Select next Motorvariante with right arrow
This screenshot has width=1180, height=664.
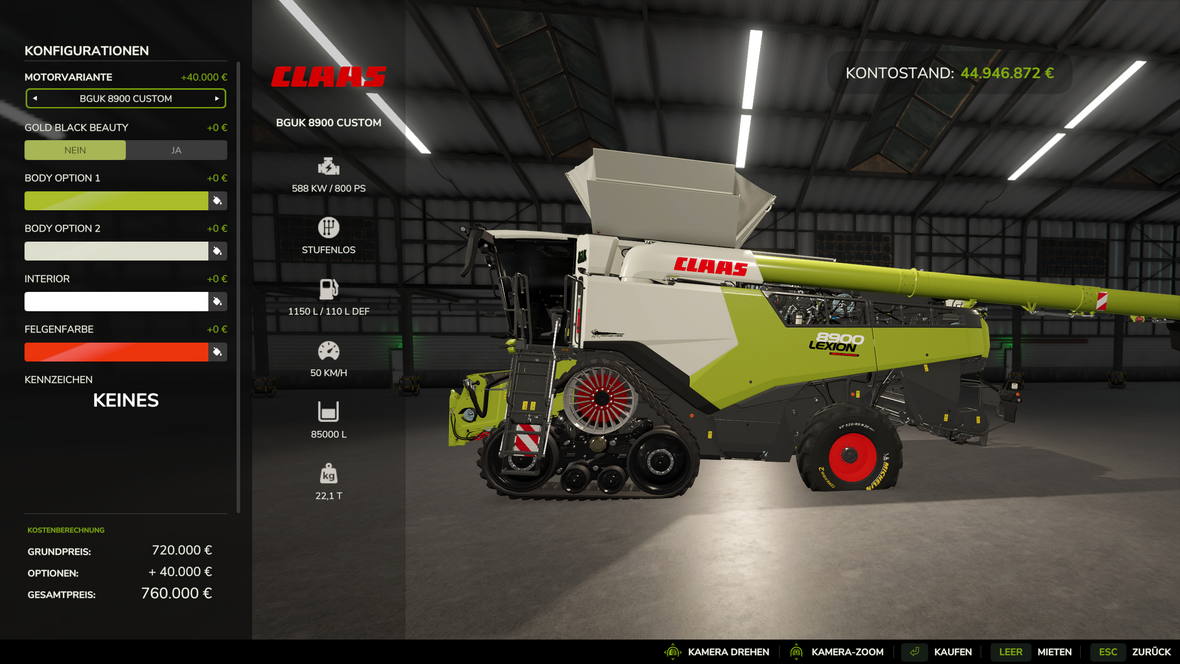(217, 99)
